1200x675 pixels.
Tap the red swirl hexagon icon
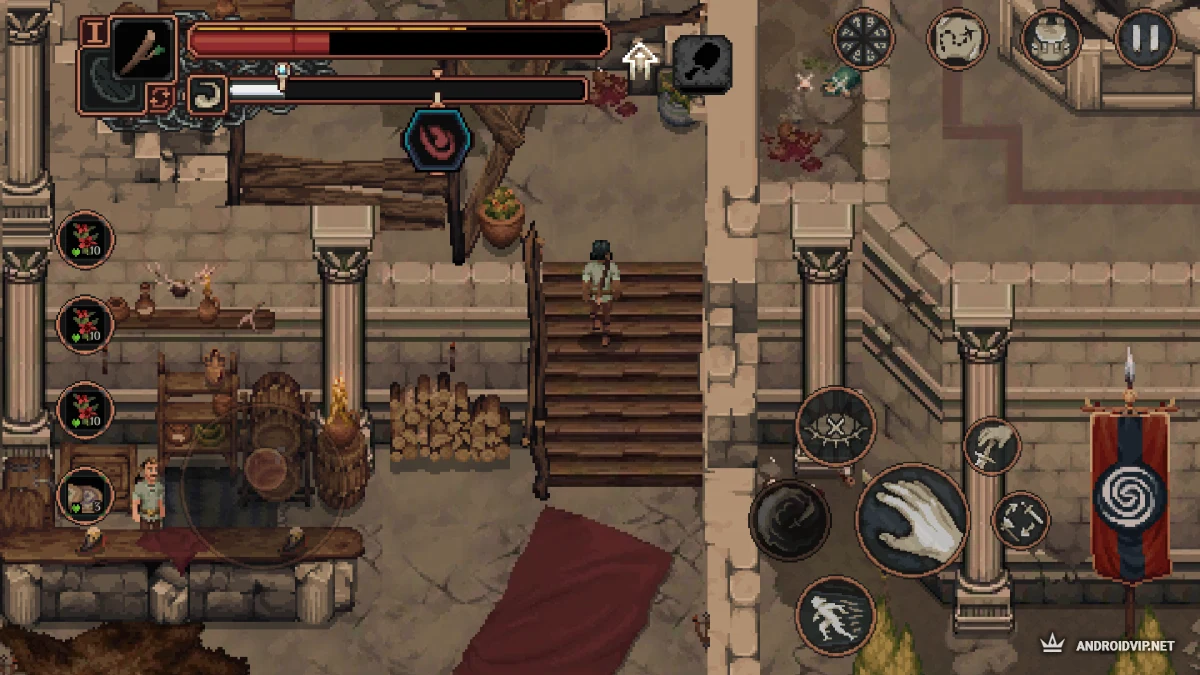coord(437,140)
